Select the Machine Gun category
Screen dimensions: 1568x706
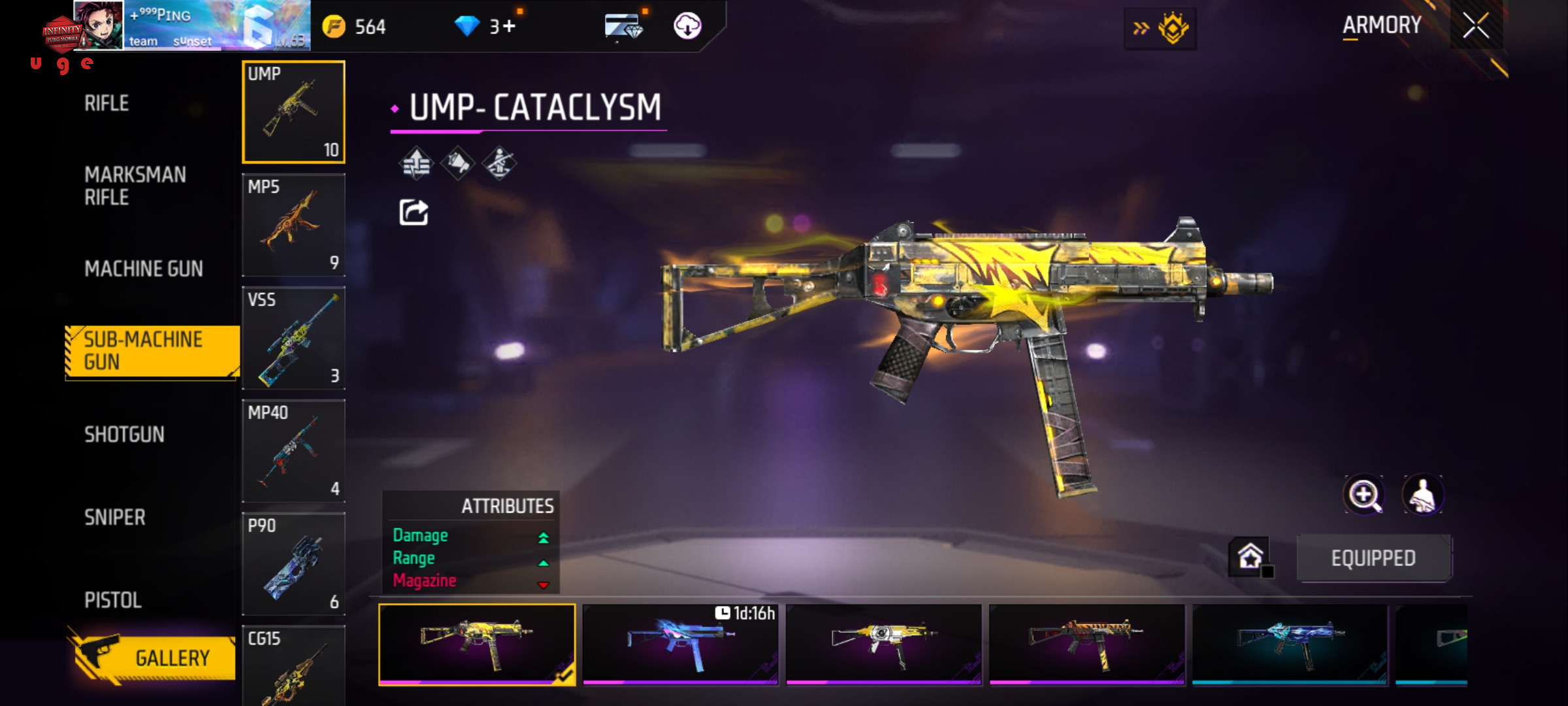pyautogui.click(x=143, y=269)
